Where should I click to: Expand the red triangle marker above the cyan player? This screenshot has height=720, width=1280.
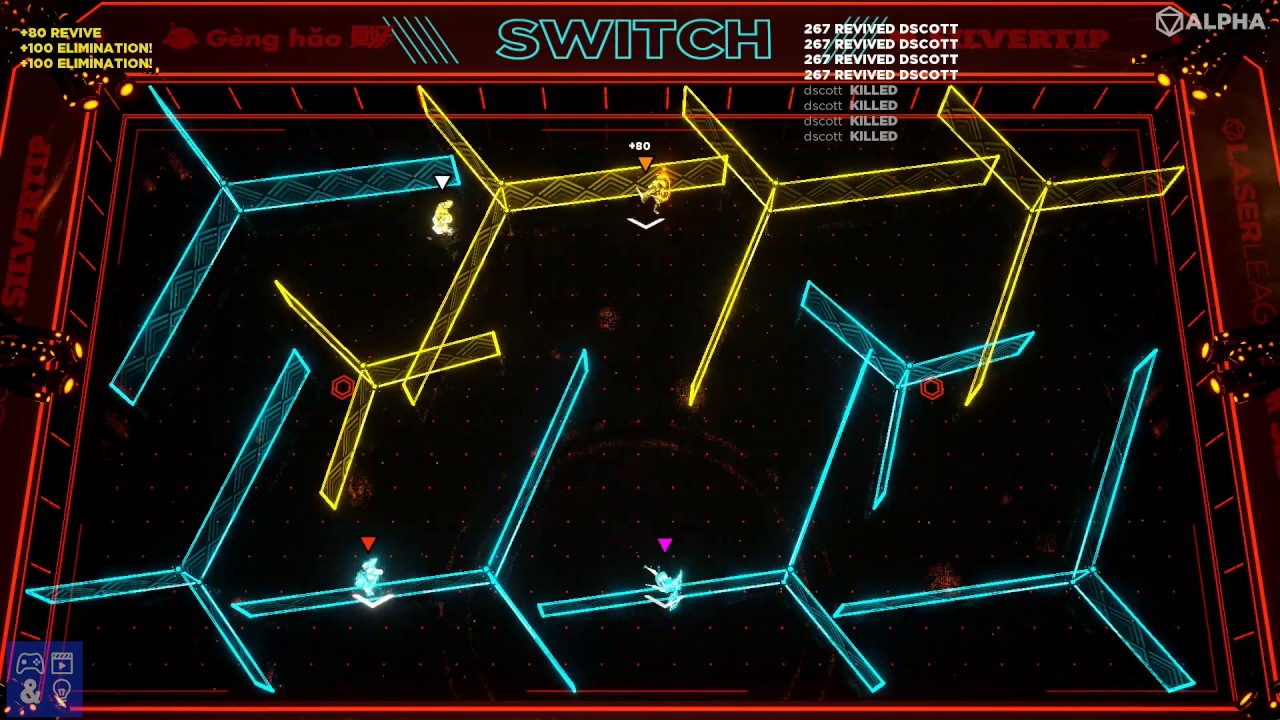click(368, 542)
